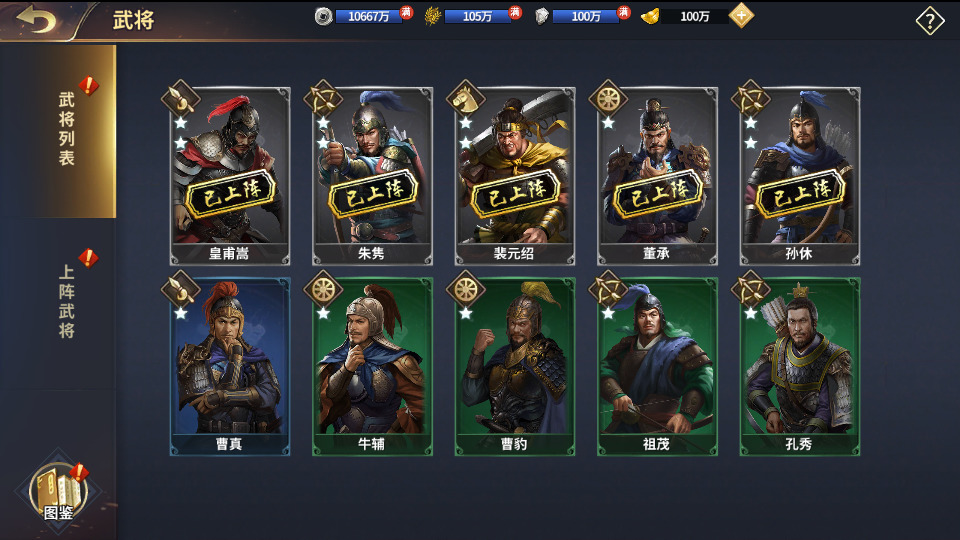960x540 pixels.
Task: Add gold with the plus button
Action: [x=741, y=16]
